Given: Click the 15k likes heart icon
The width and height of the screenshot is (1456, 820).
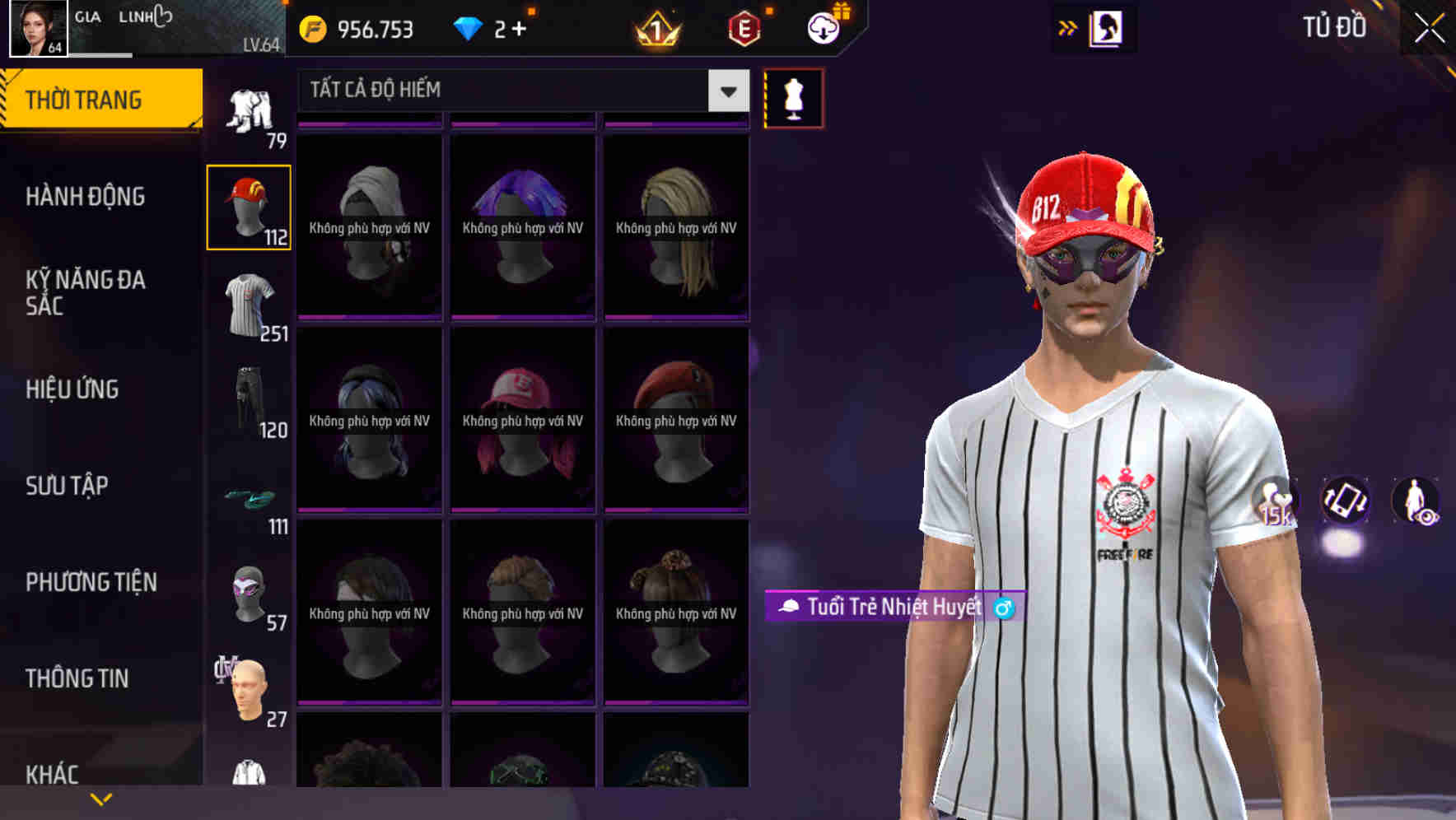Looking at the screenshot, I should [1273, 500].
